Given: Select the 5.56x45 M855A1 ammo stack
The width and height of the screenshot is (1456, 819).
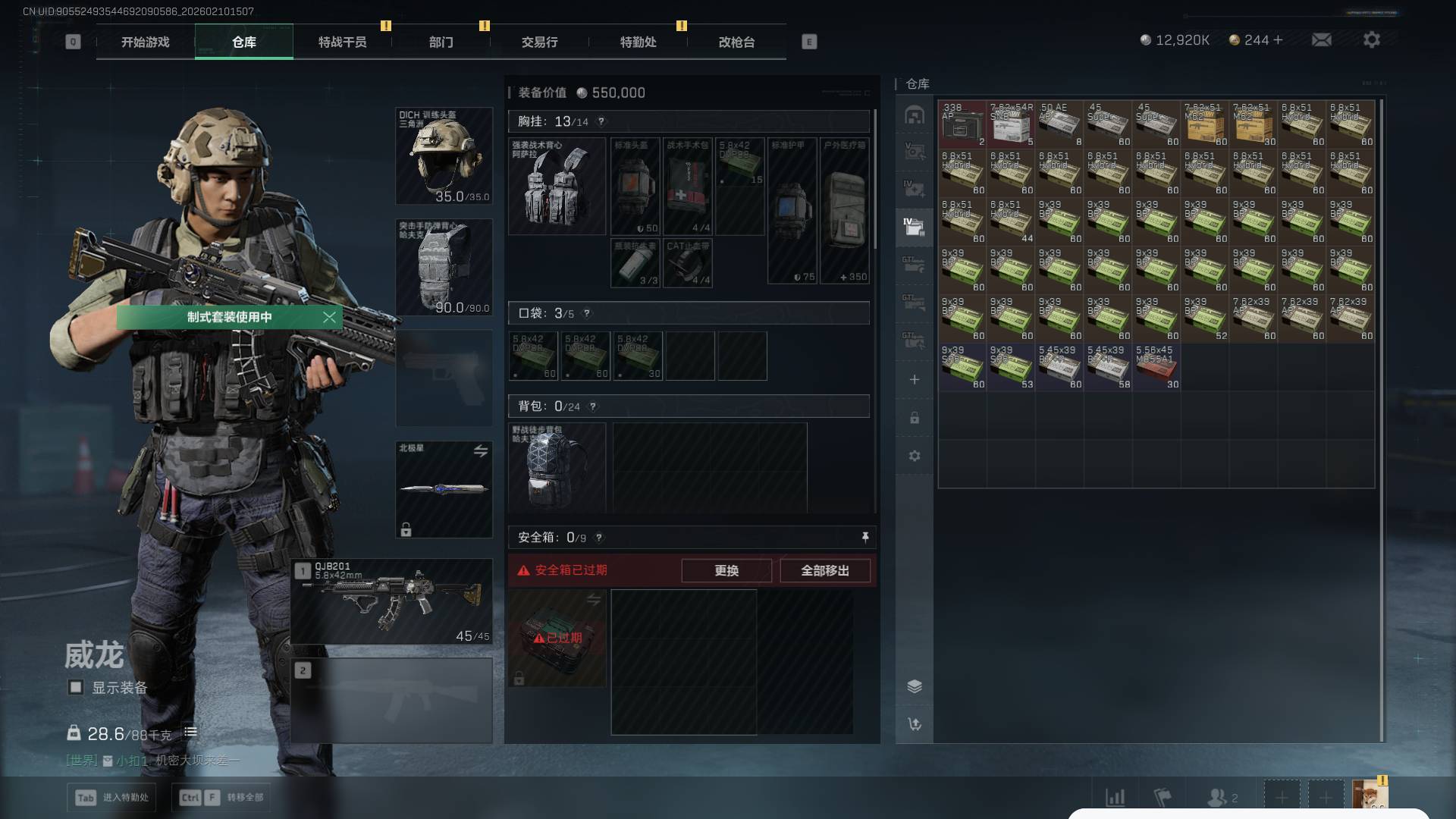Looking at the screenshot, I should [1156, 367].
